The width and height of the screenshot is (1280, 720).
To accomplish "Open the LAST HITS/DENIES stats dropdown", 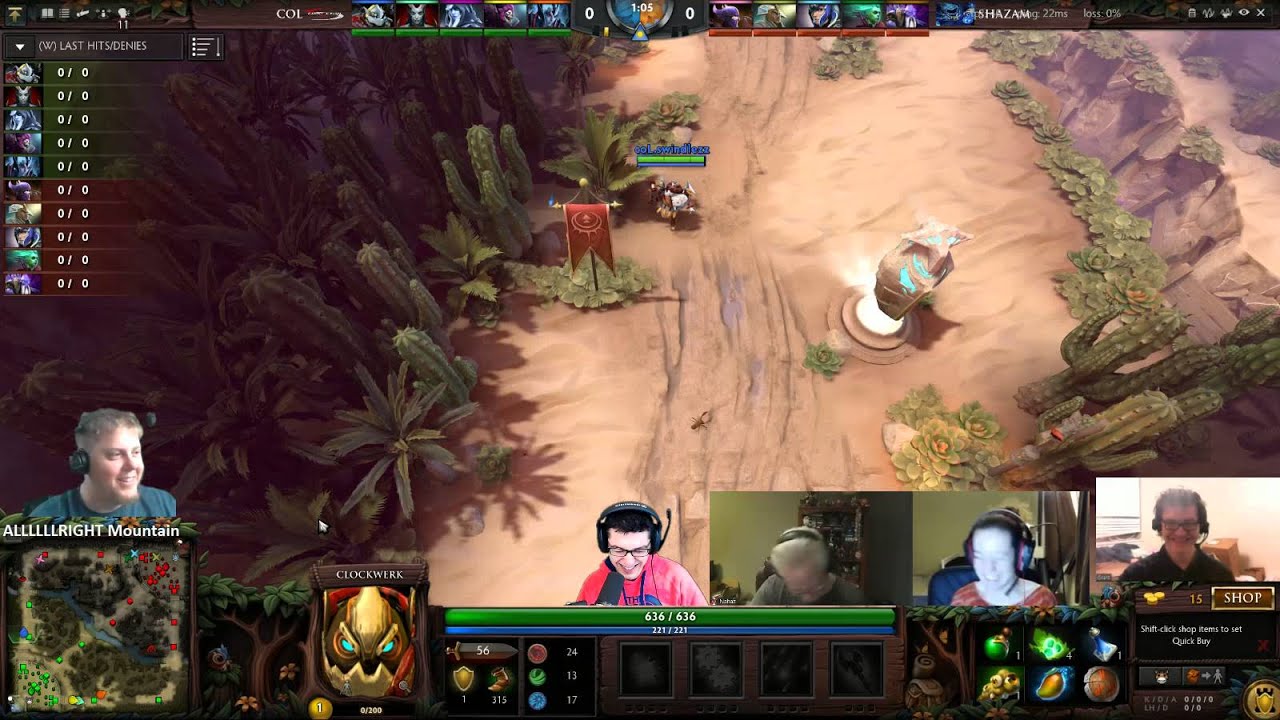I will tap(18, 45).
